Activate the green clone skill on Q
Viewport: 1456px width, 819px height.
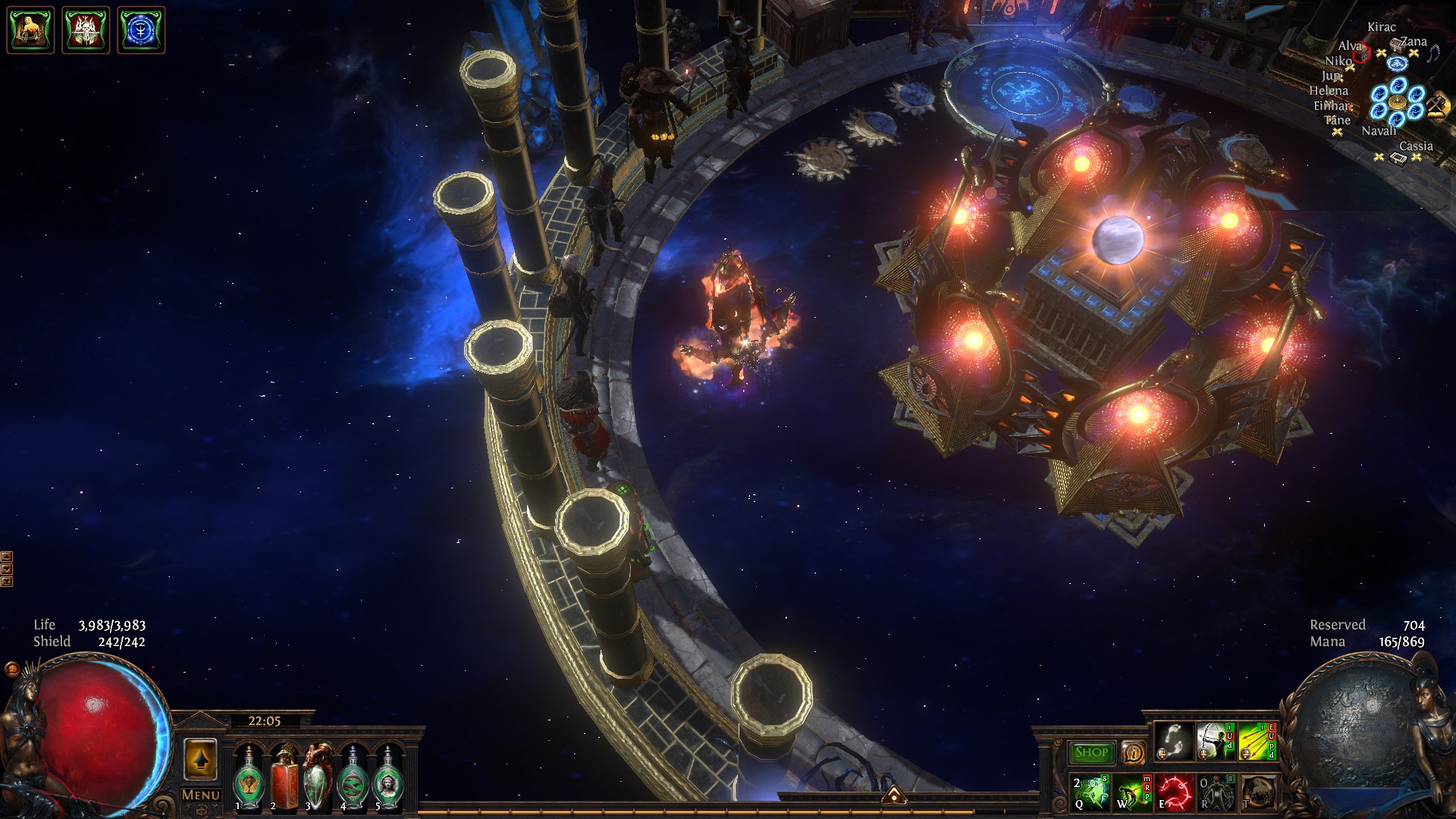point(1090,792)
